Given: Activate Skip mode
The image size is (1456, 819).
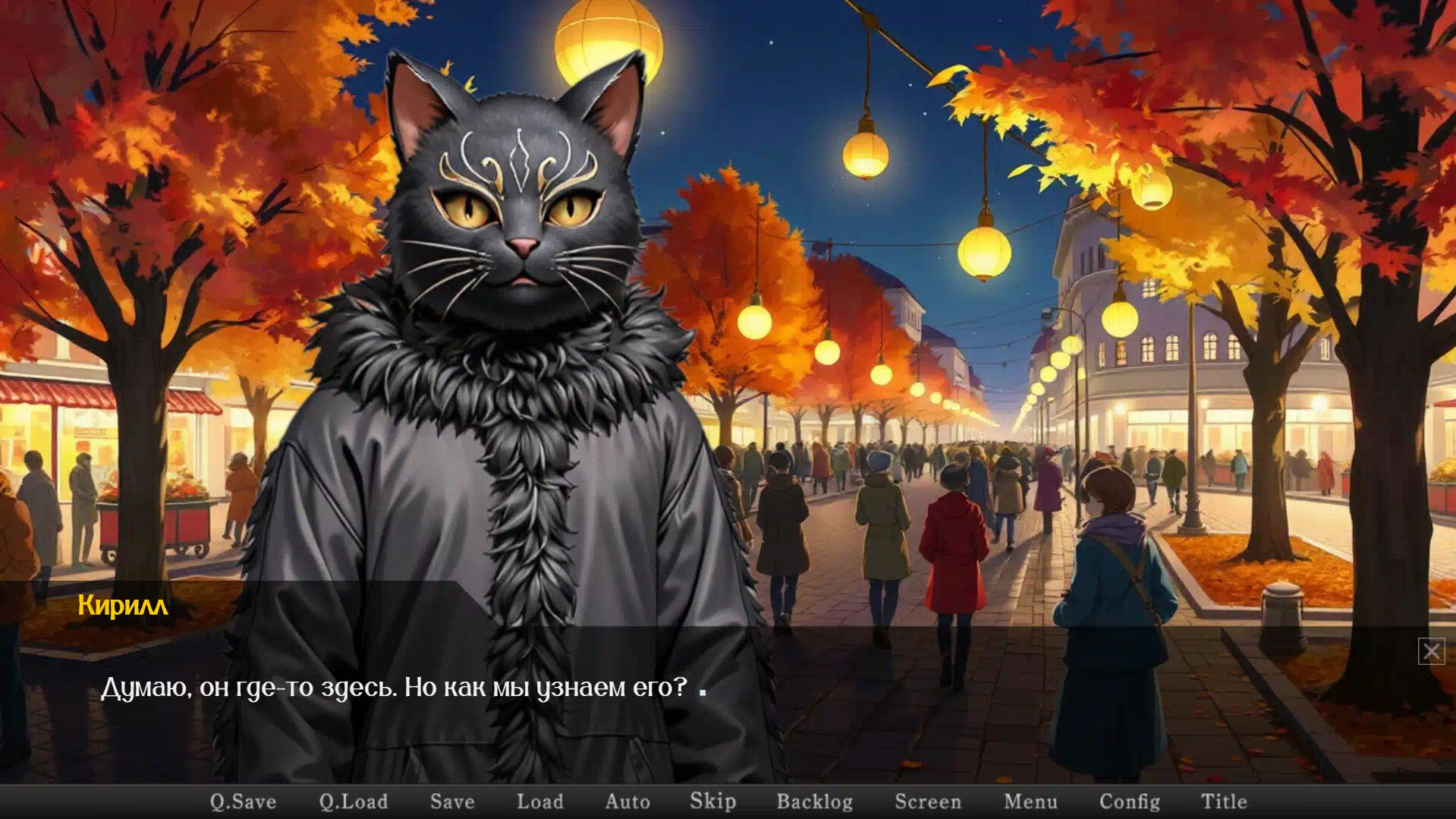Looking at the screenshot, I should tap(712, 802).
